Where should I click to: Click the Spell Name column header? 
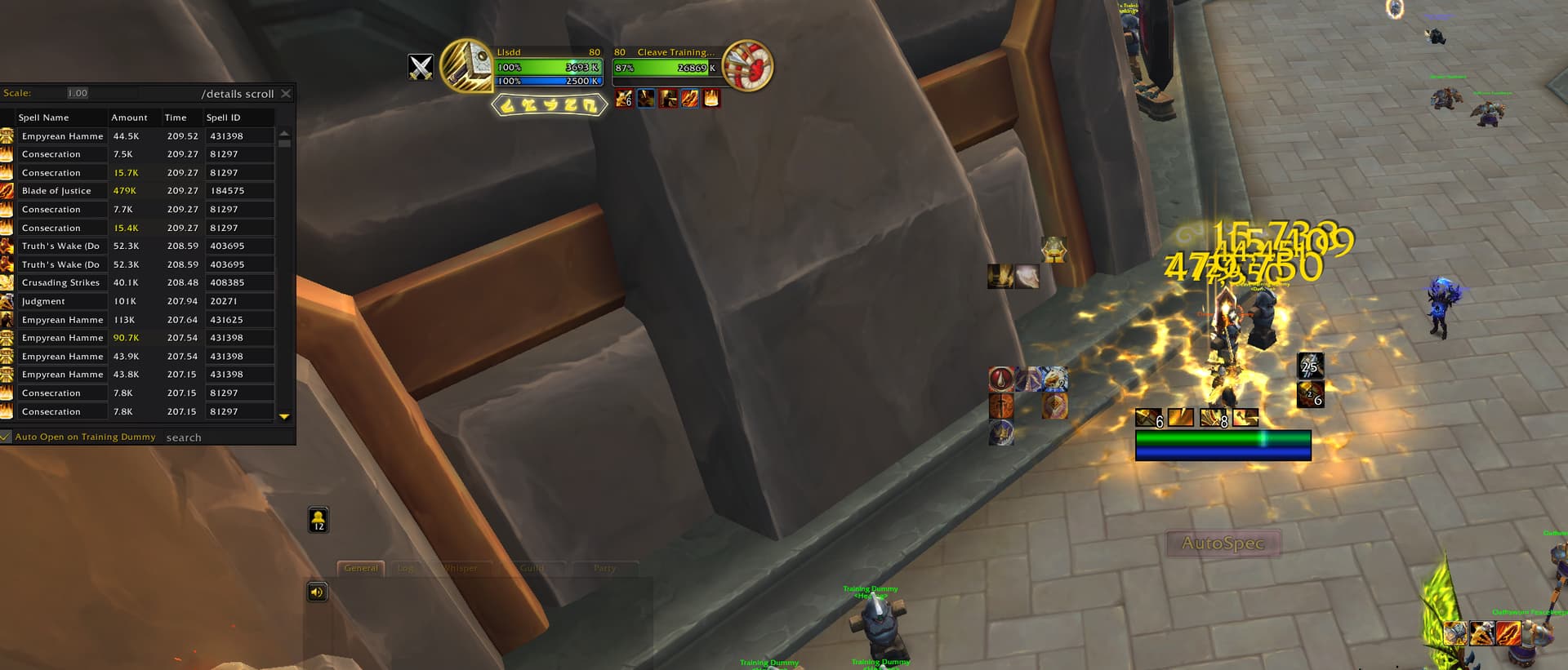[x=44, y=118]
